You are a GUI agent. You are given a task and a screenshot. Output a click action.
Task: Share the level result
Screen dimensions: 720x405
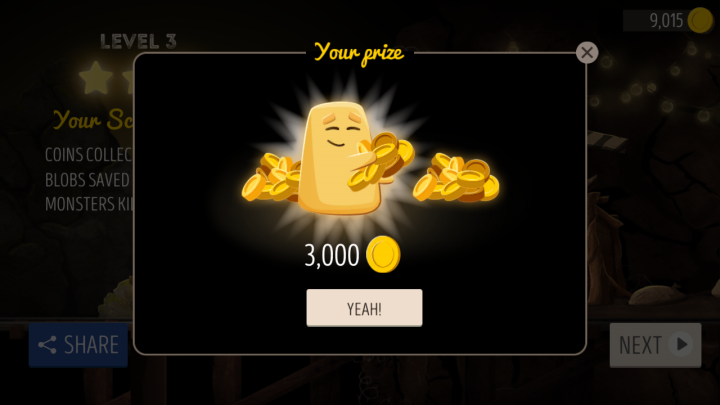point(79,345)
